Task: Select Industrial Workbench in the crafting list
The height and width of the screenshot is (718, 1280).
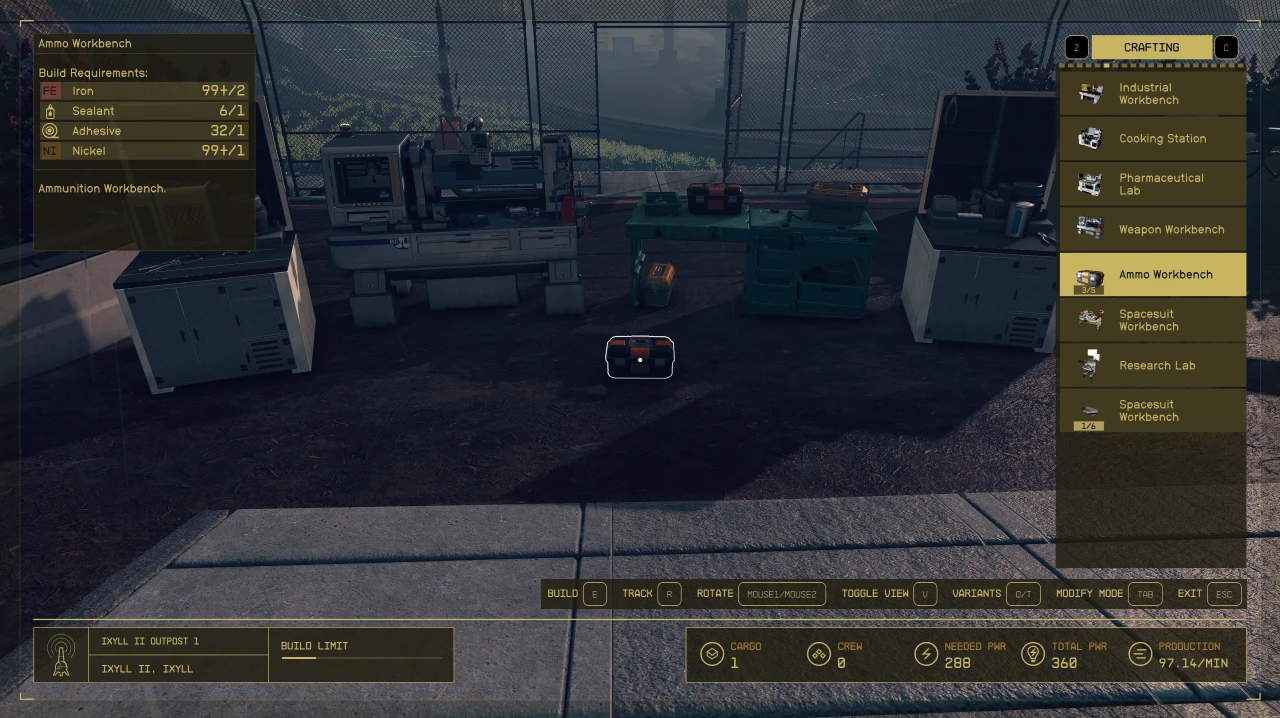Action: click(x=1152, y=94)
